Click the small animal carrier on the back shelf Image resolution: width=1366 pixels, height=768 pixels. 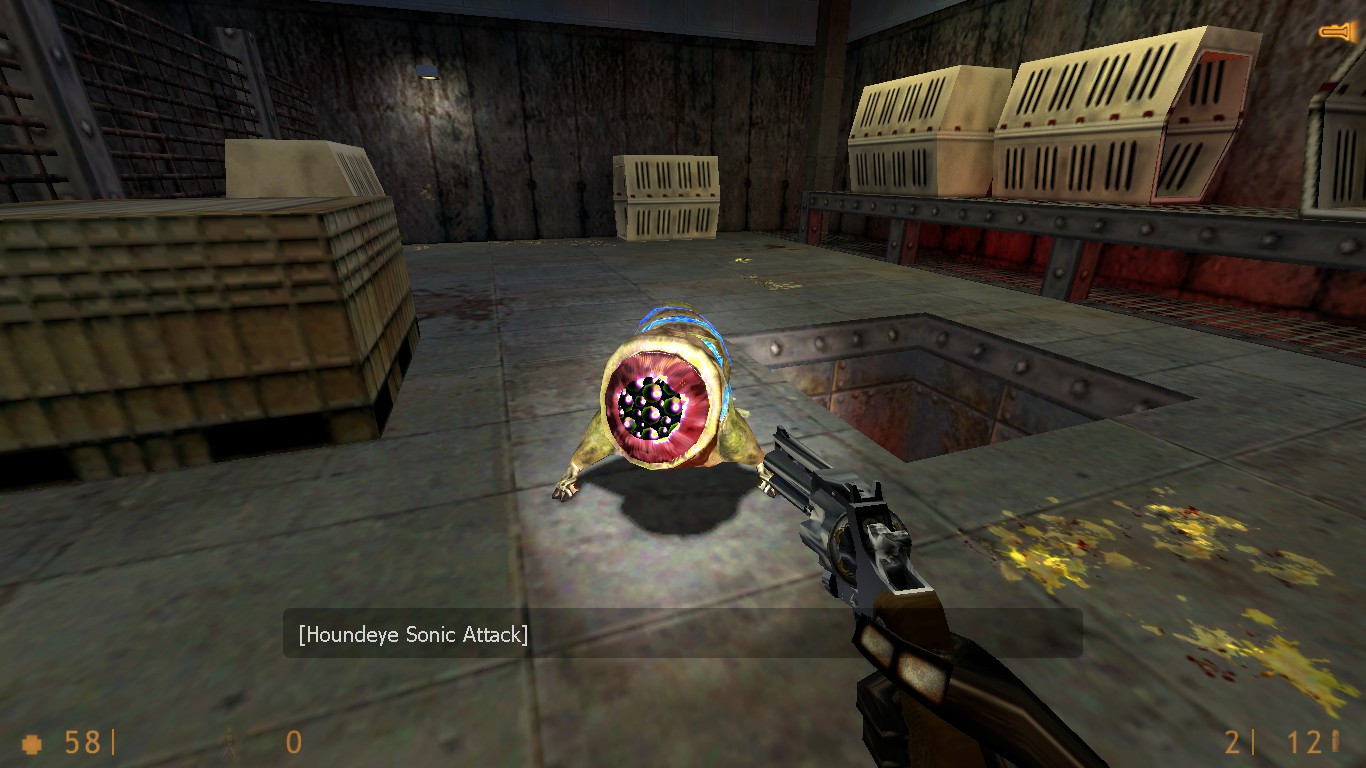coord(666,197)
